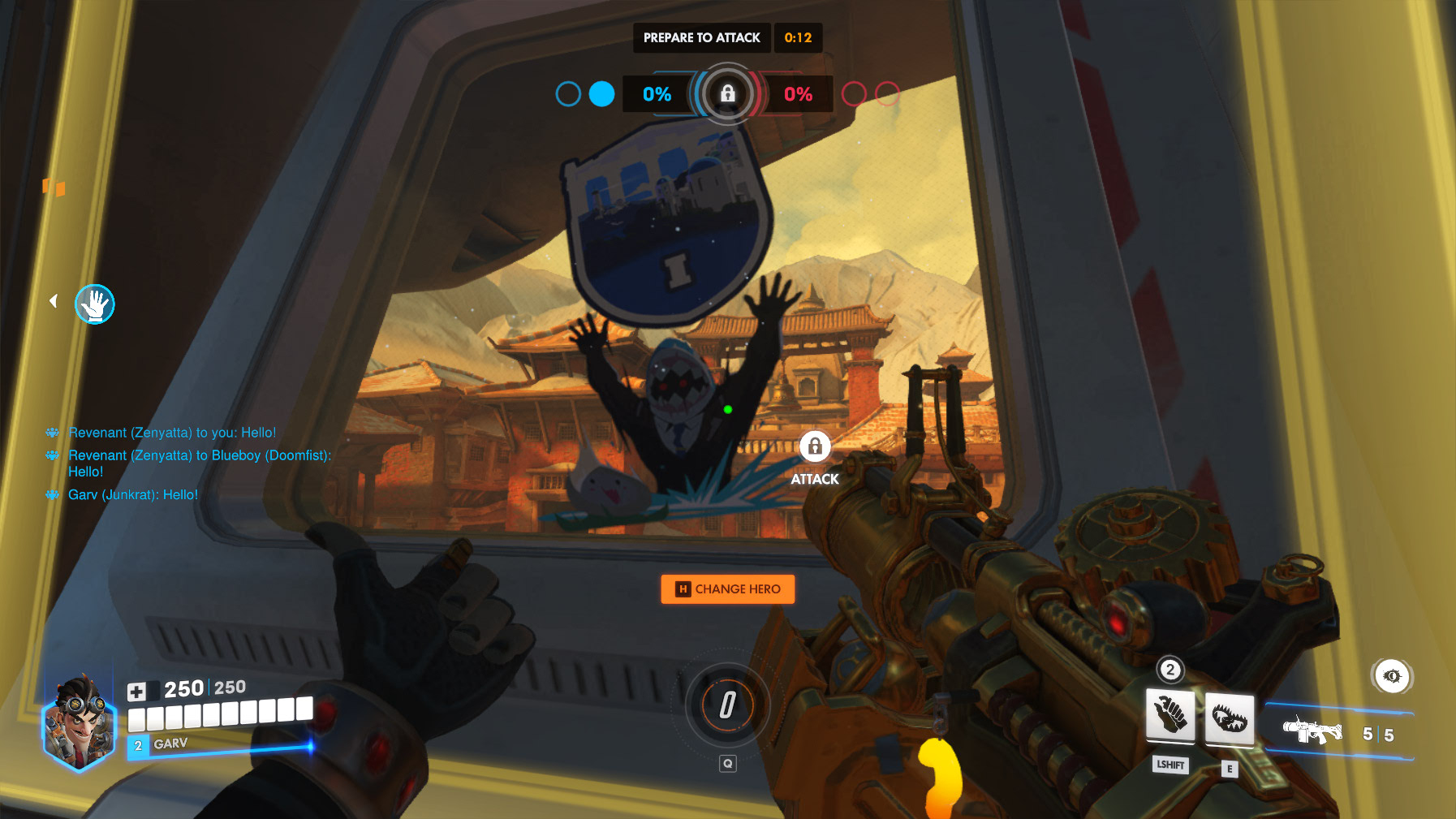Select the locked objective icon at top
The height and width of the screenshot is (819, 1456).
tap(728, 94)
